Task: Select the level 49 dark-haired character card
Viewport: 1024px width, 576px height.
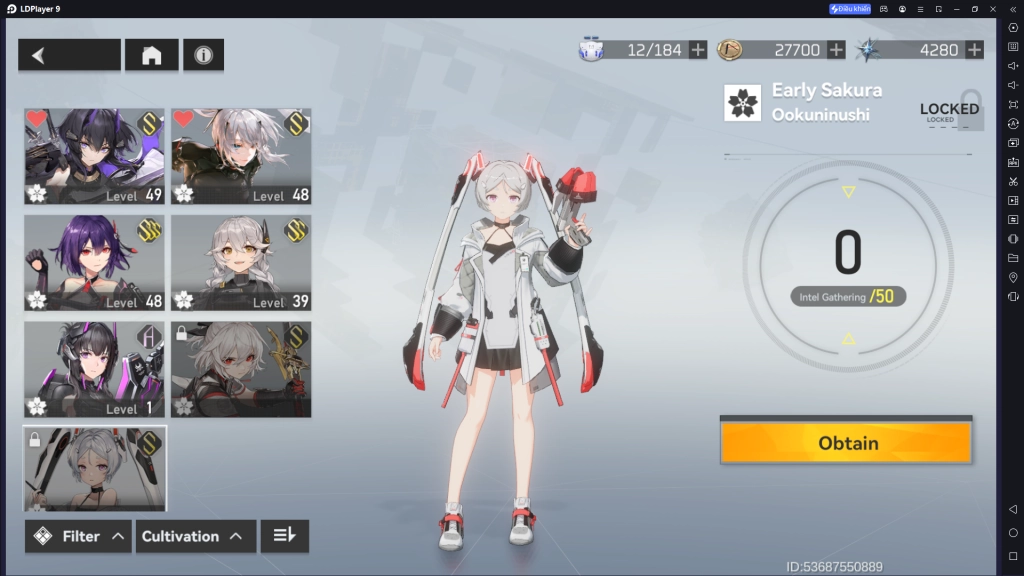Action: click(95, 156)
